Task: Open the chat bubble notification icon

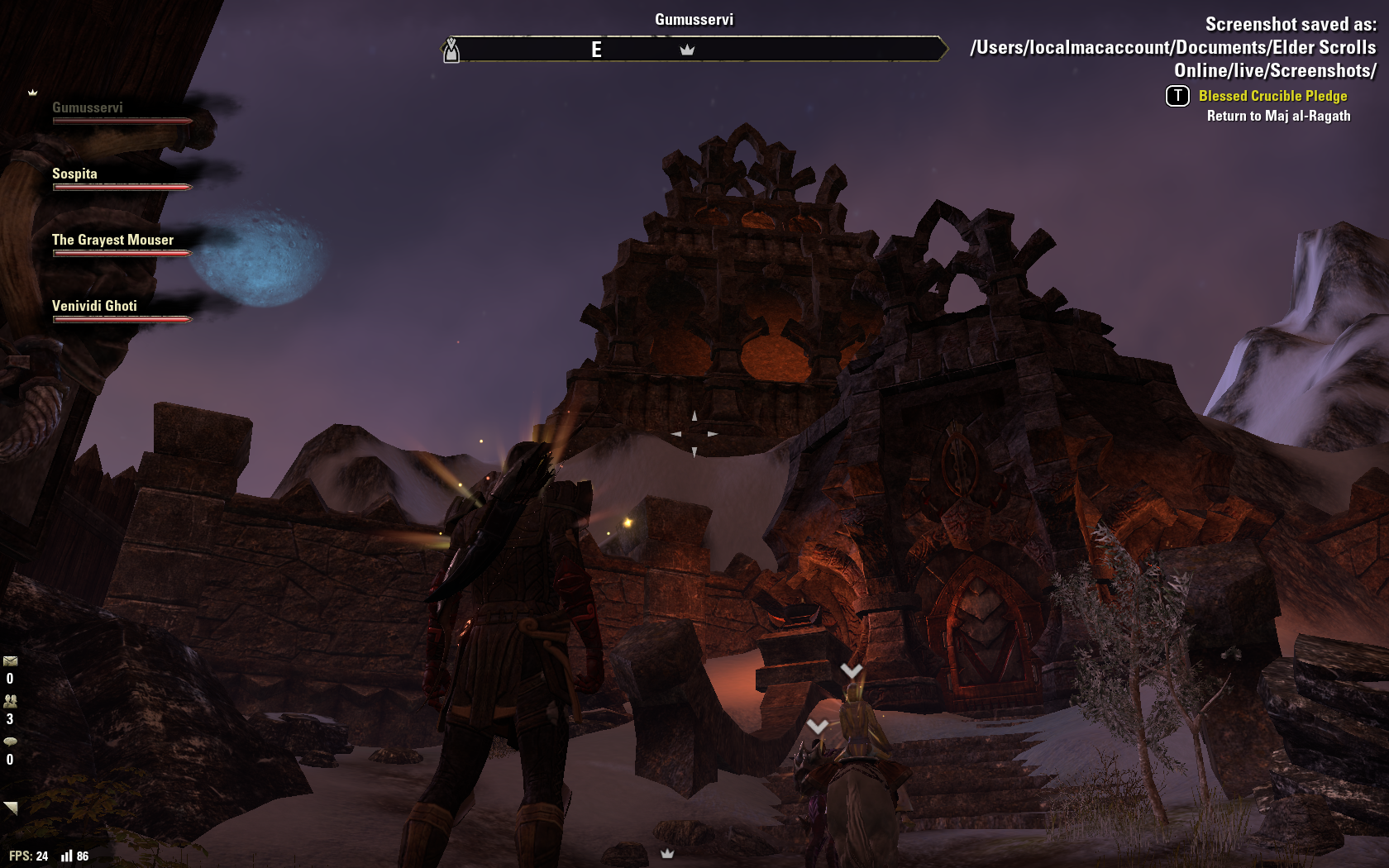Action: click(x=10, y=742)
